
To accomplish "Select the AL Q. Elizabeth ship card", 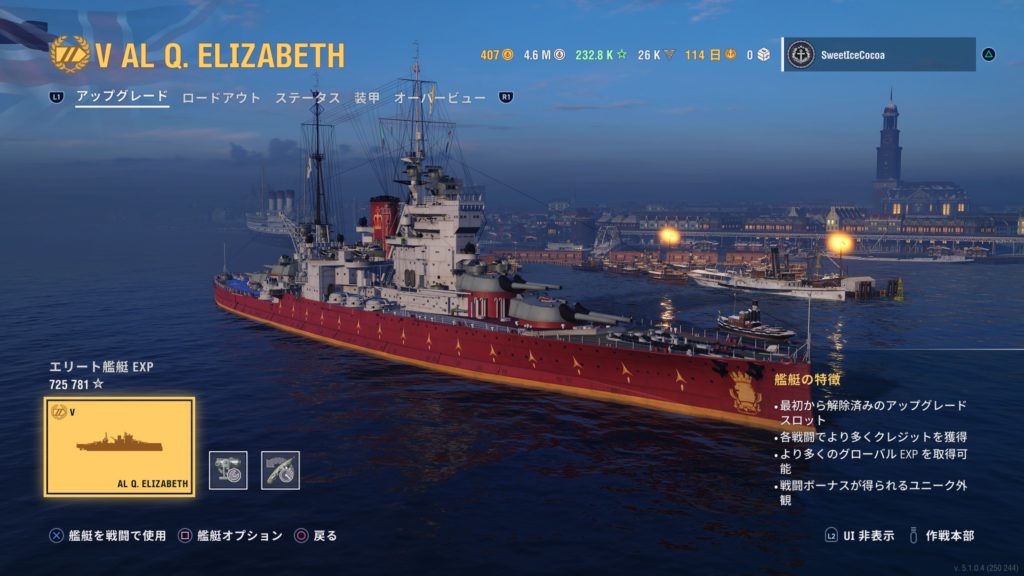I will tap(120, 447).
